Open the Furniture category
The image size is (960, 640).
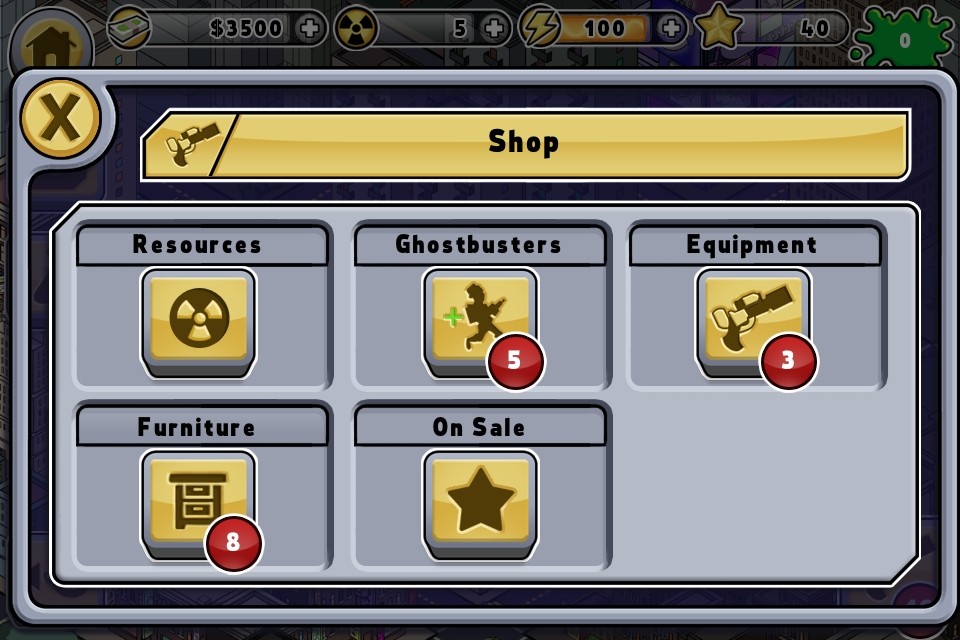[x=199, y=502]
